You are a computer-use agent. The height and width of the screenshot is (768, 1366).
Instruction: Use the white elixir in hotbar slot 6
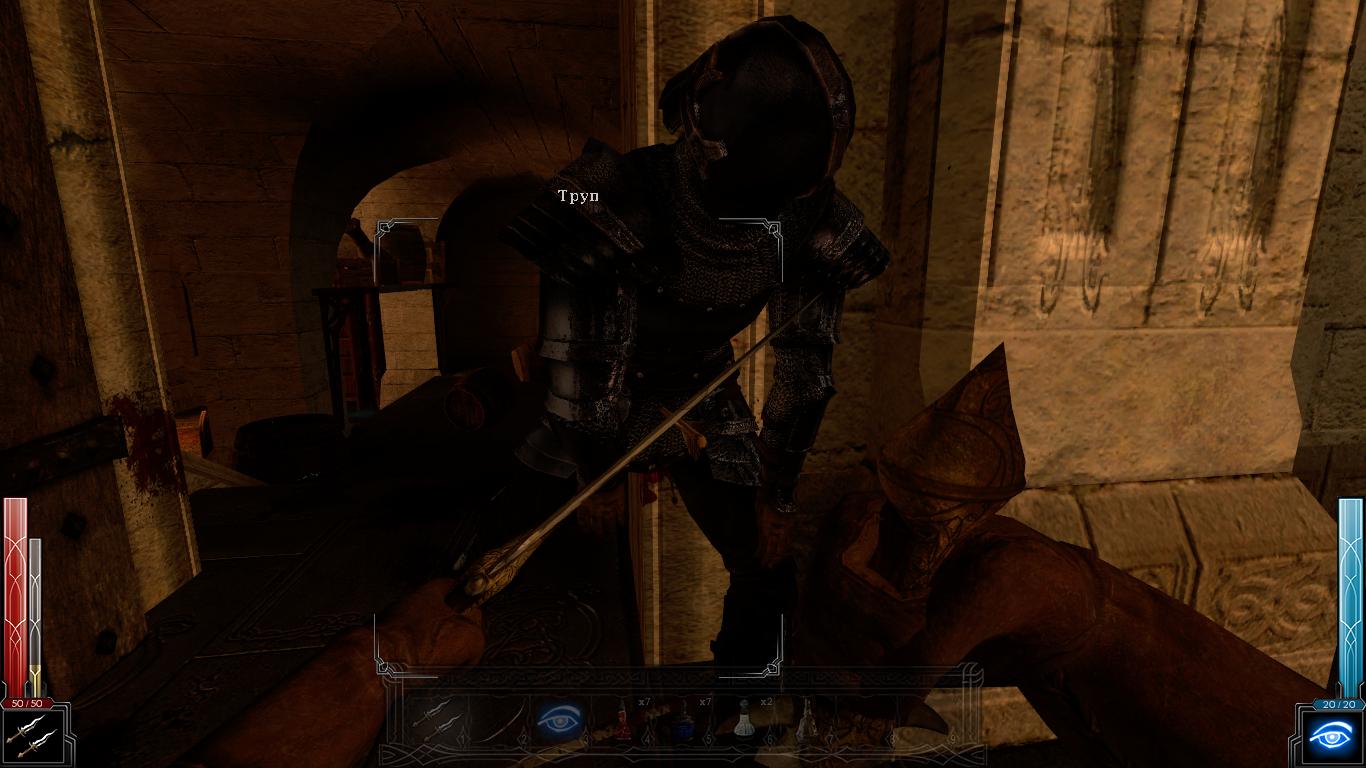(745, 720)
